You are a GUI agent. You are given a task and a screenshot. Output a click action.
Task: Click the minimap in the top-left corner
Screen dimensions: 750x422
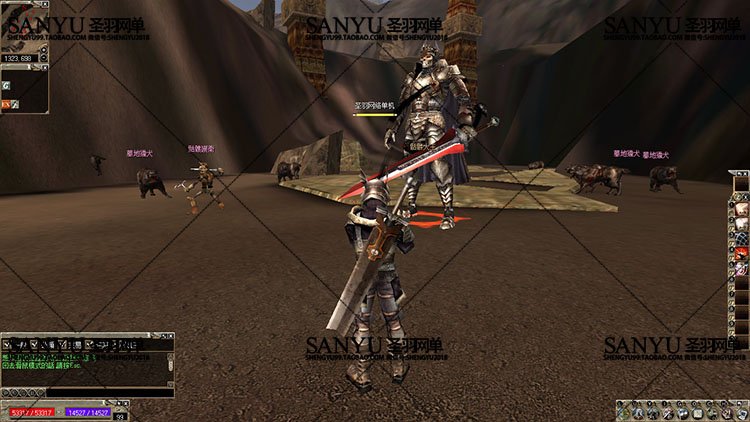(23, 26)
